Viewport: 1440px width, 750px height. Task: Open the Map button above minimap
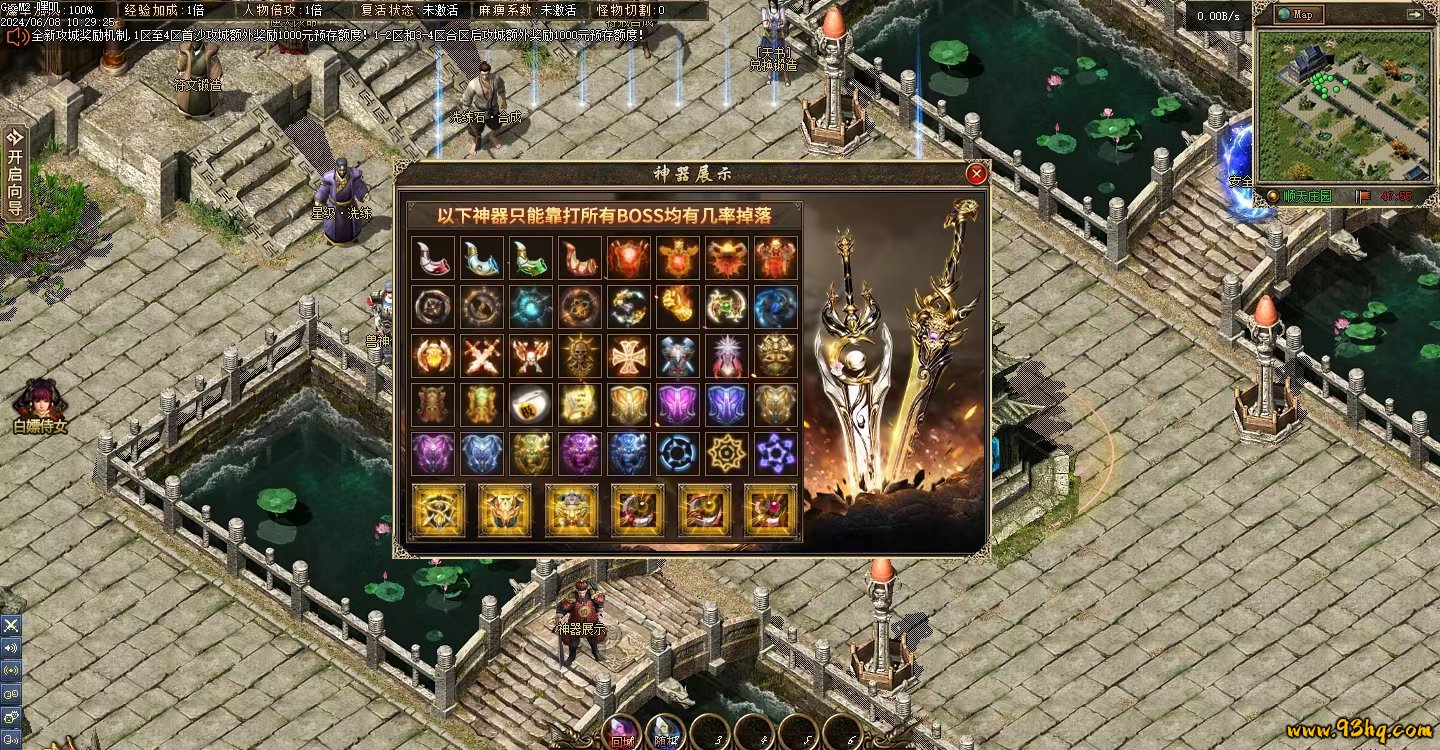pos(1299,15)
